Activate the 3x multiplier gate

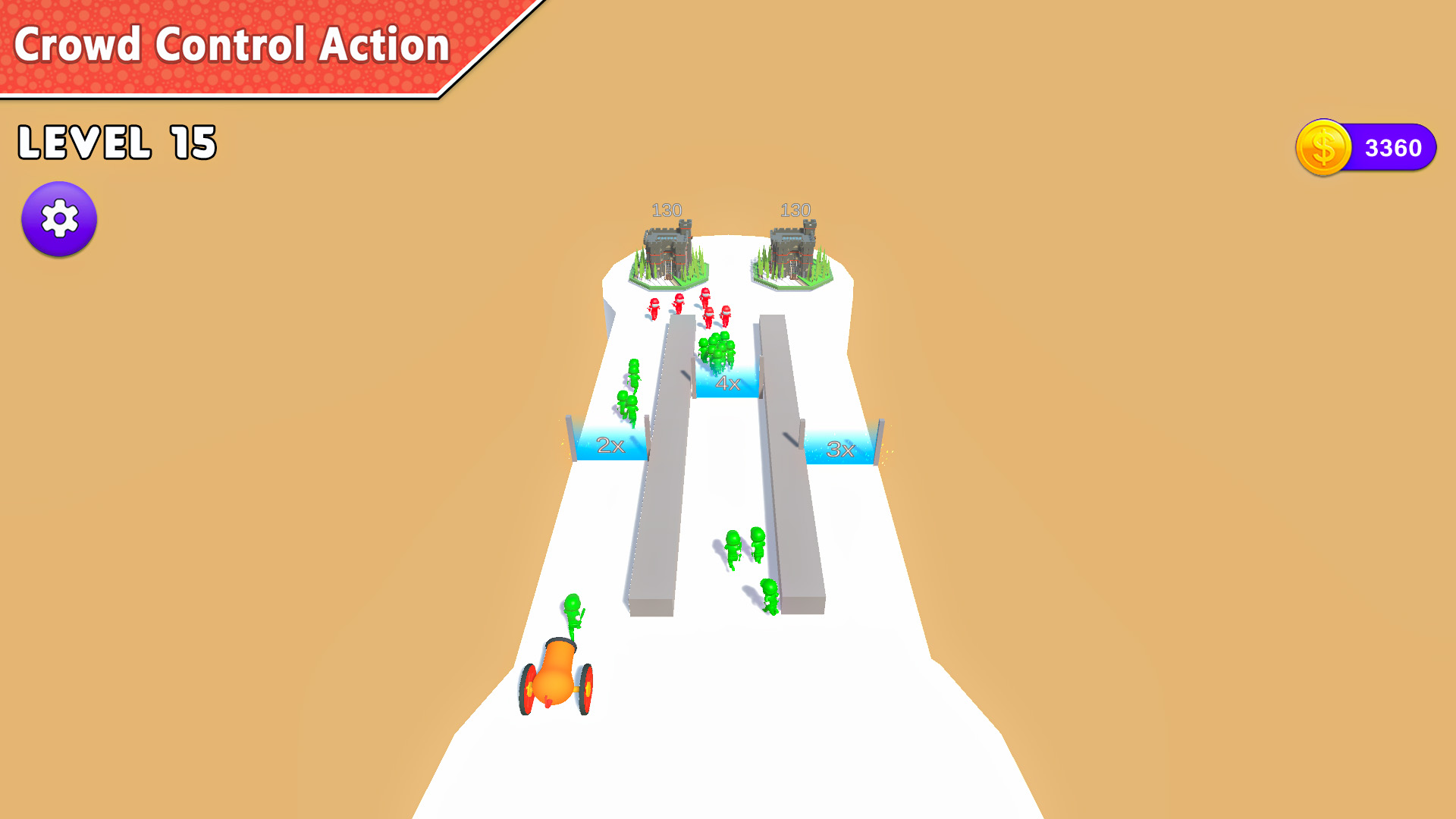coord(840,449)
